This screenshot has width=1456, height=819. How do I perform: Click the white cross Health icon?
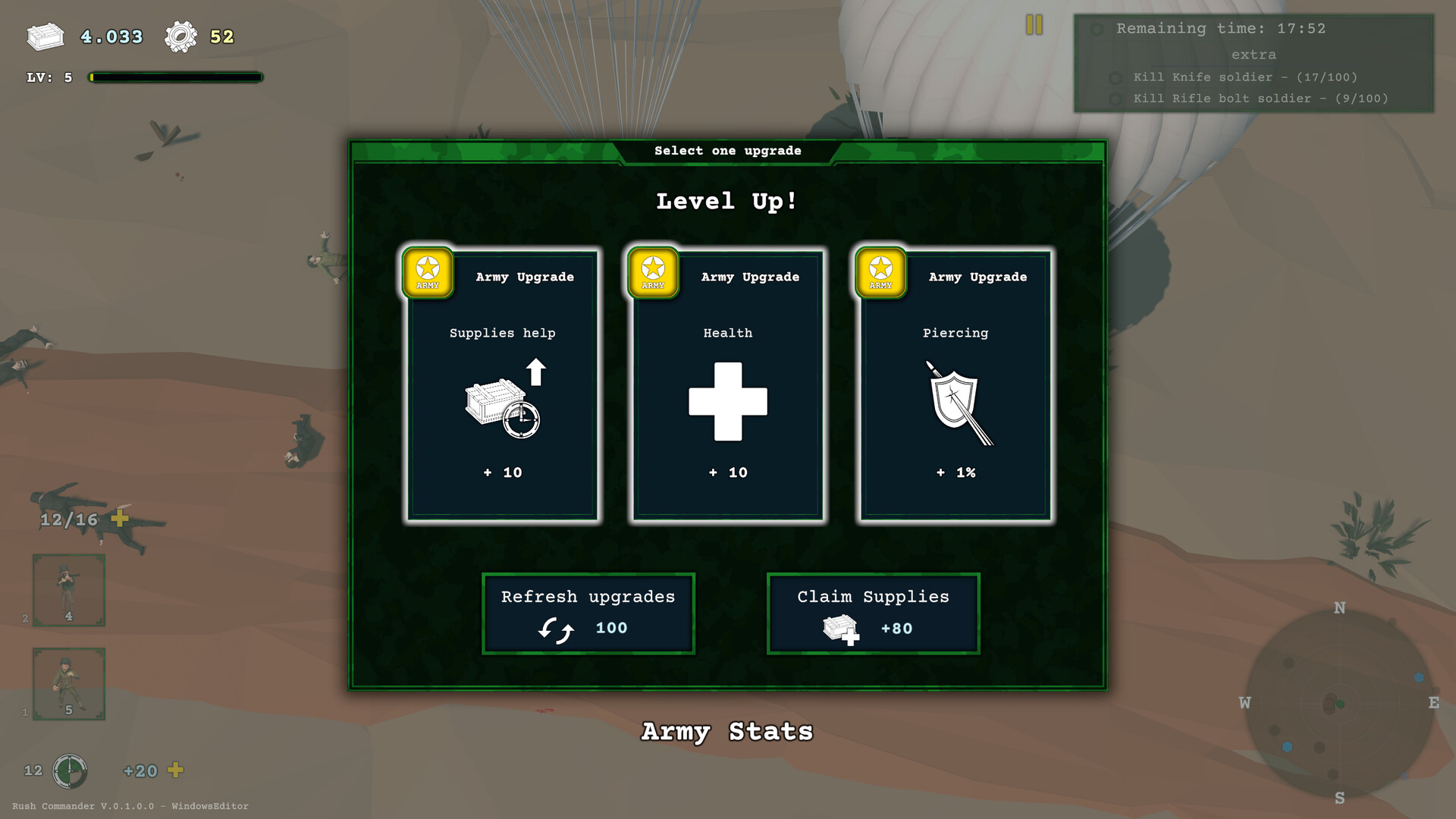coord(726,402)
